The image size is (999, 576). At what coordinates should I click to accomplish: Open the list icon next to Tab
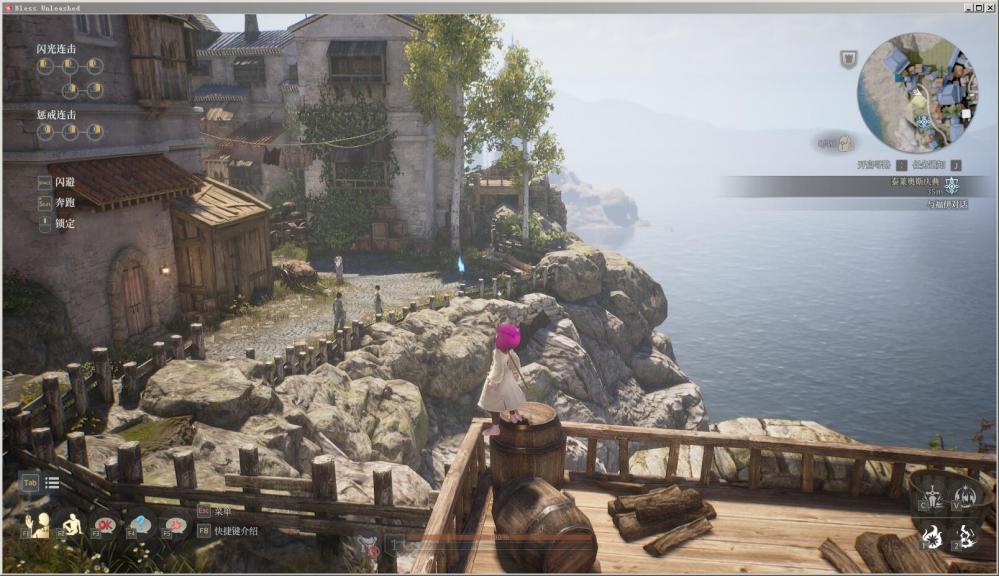coord(52,483)
